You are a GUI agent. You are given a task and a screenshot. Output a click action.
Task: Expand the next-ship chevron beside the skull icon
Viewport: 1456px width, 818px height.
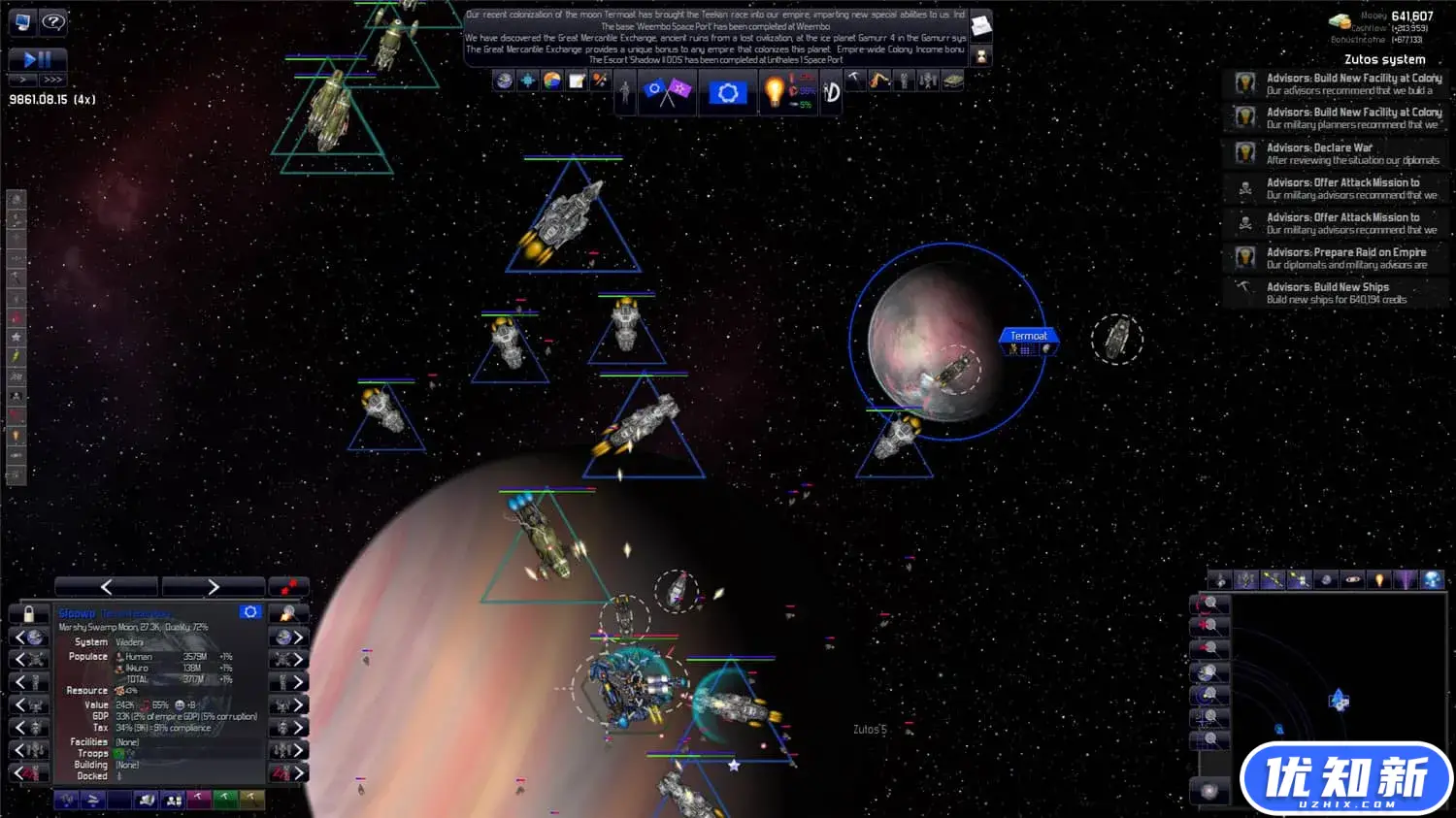coord(297,657)
